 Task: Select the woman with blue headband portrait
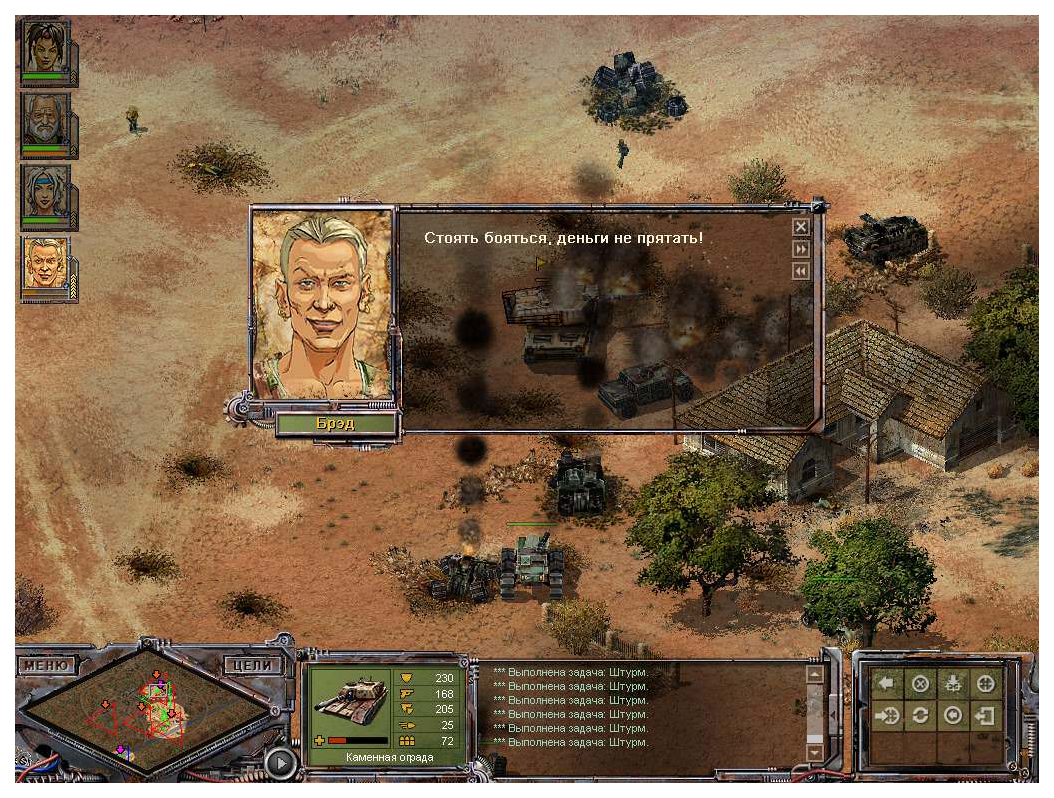click(x=45, y=193)
